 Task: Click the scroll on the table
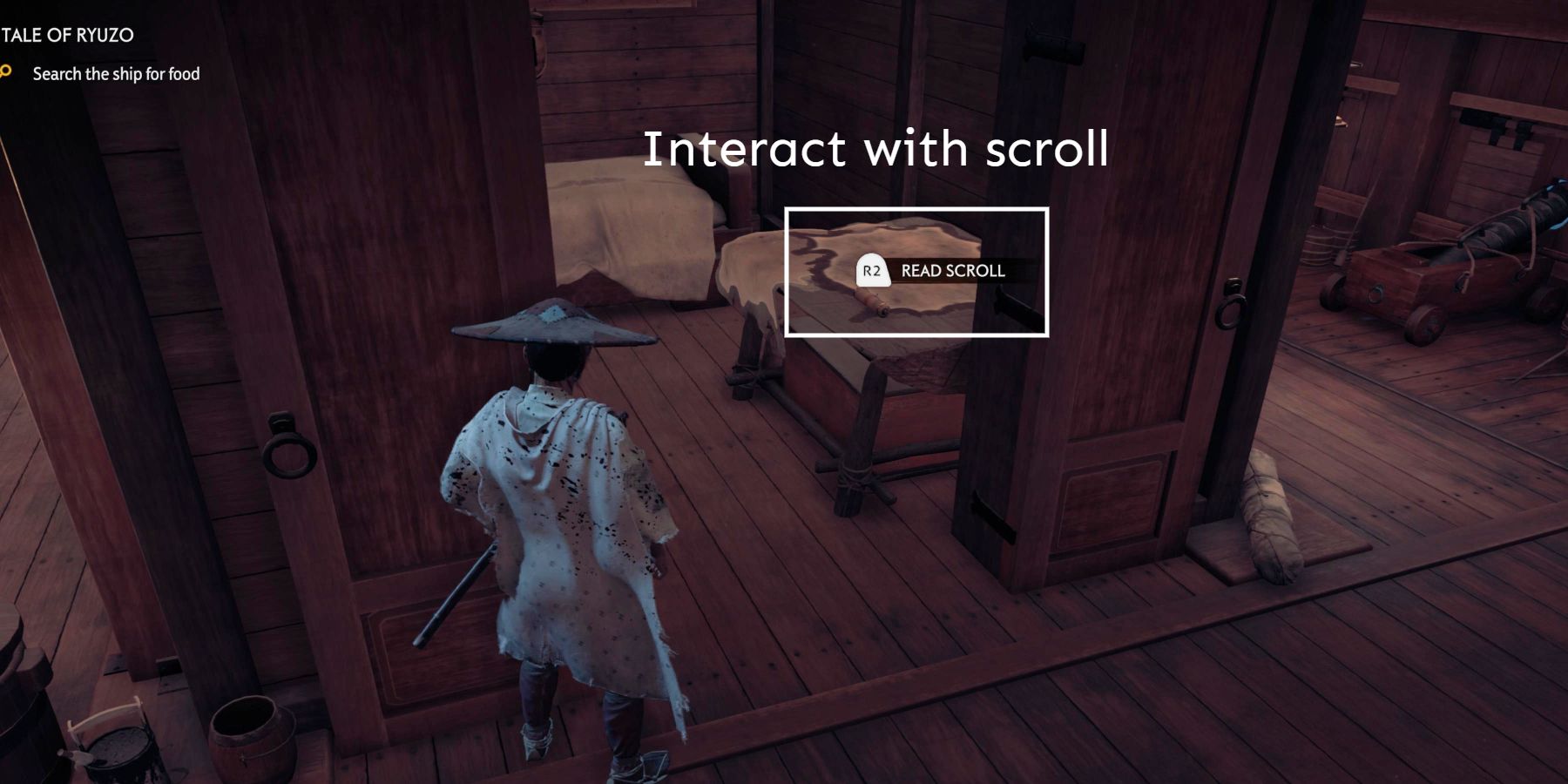[x=871, y=303]
